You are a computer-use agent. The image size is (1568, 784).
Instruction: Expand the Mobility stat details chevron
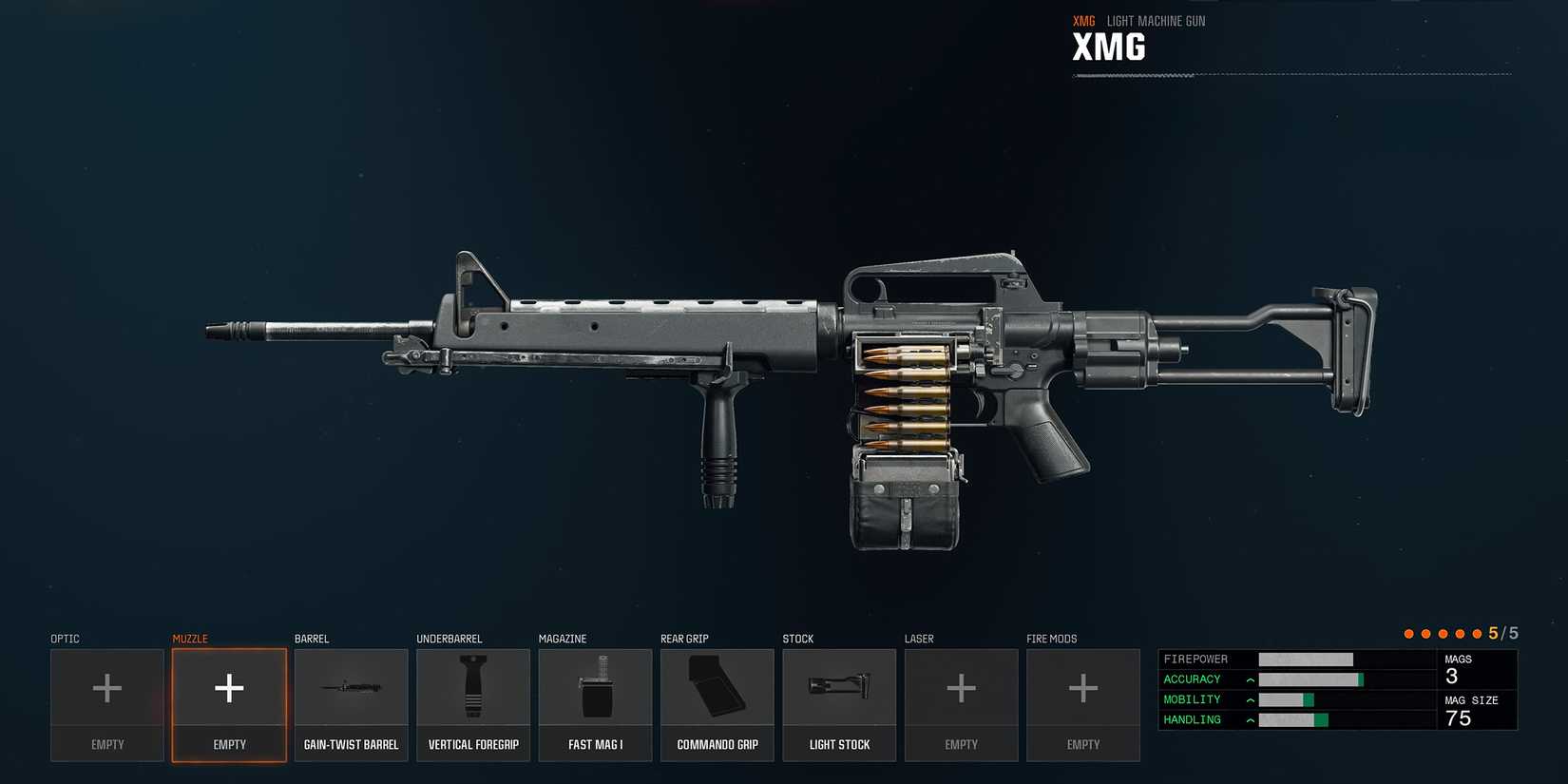pyautogui.click(x=1249, y=699)
